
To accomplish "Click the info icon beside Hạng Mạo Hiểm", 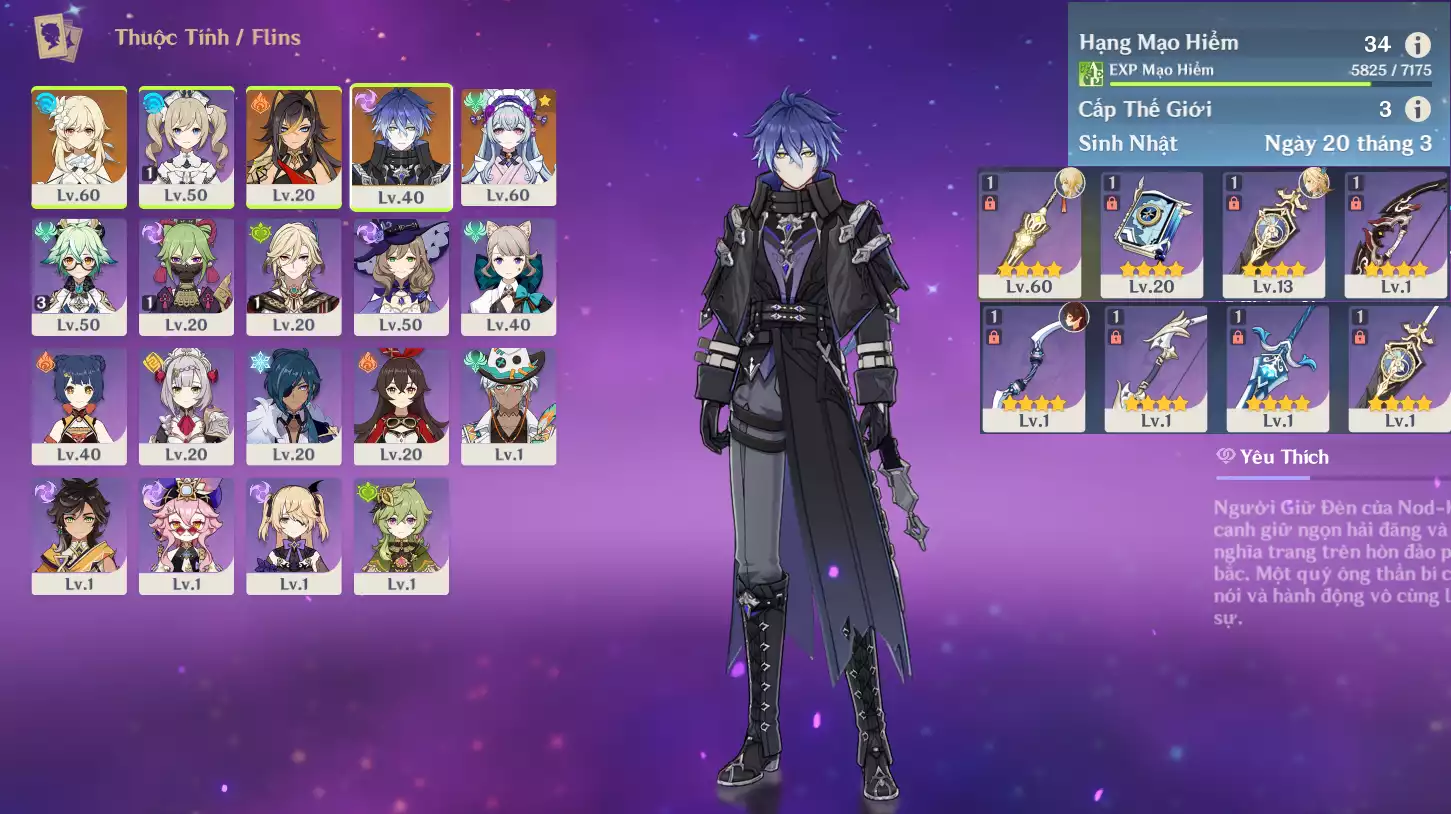I will coord(1417,44).
